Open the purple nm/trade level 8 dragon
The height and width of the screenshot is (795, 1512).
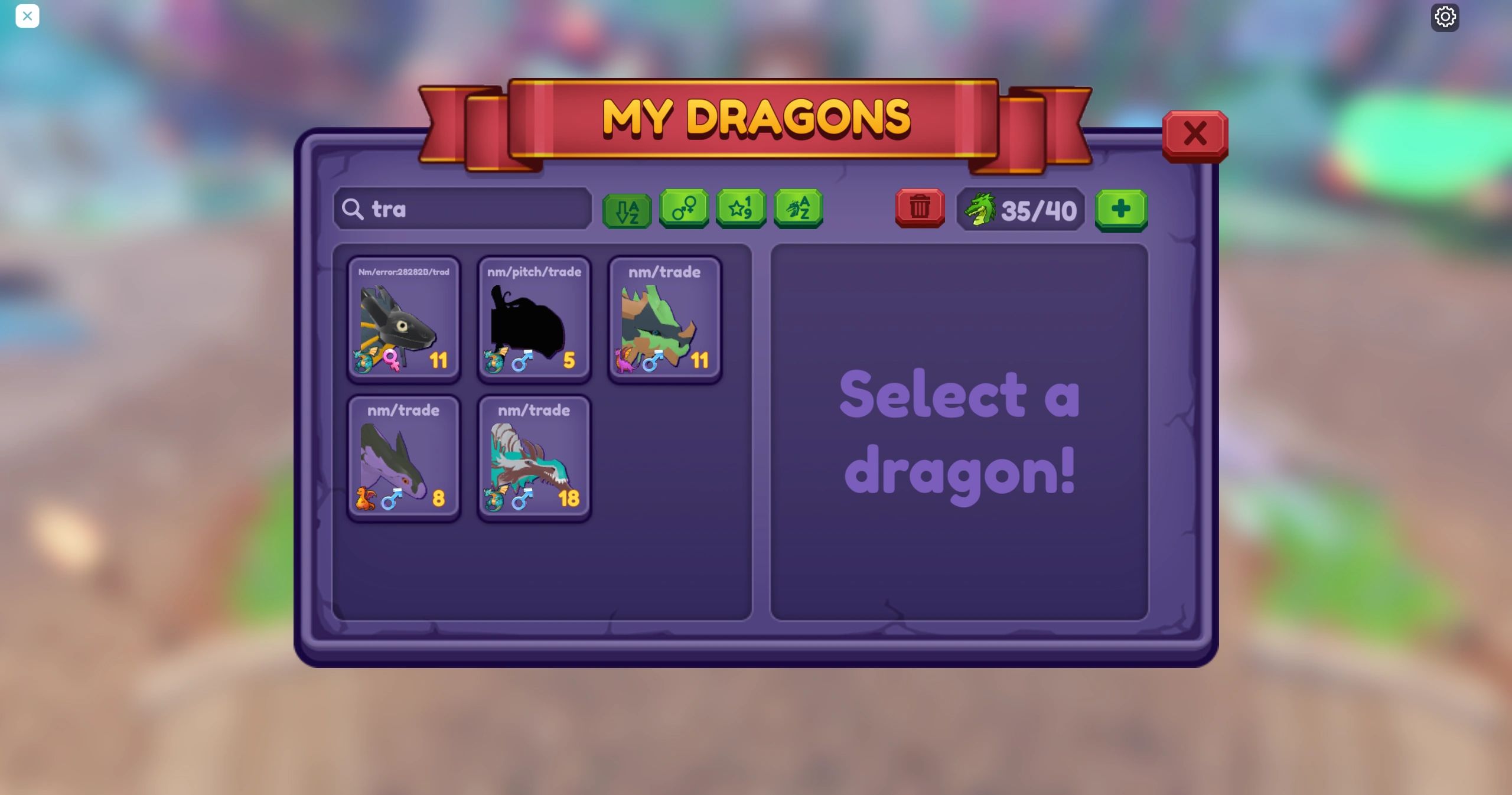point(404,458)
